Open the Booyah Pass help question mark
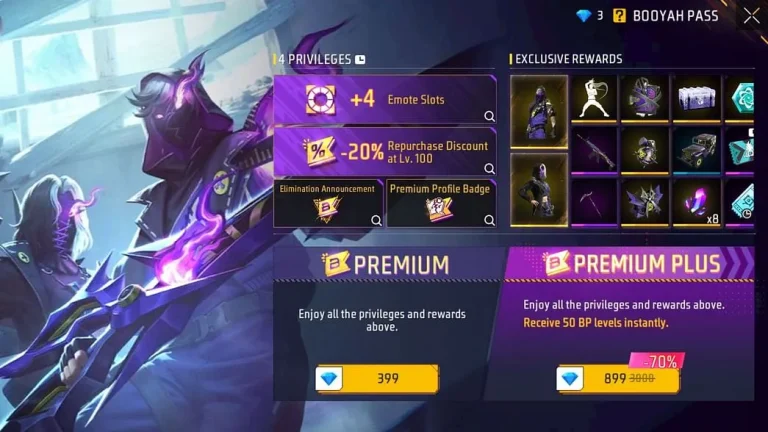Screen dimensions: 768x432 pos(620,15)
